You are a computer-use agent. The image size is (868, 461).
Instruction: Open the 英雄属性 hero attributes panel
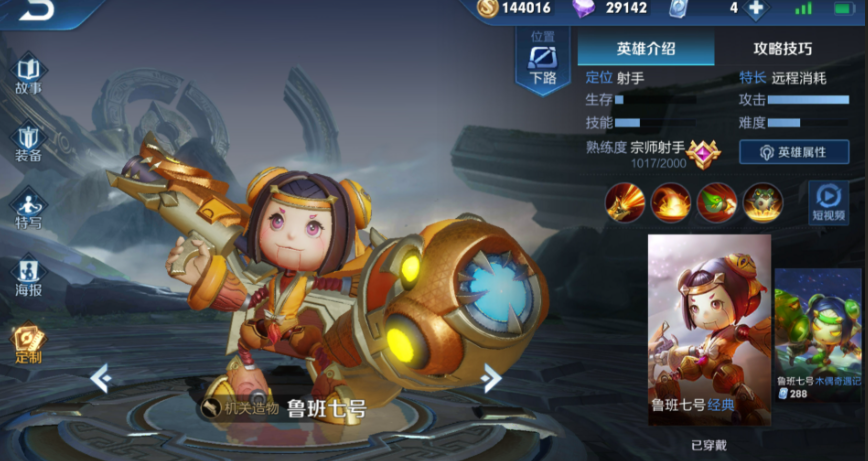[x=794, y=152]
